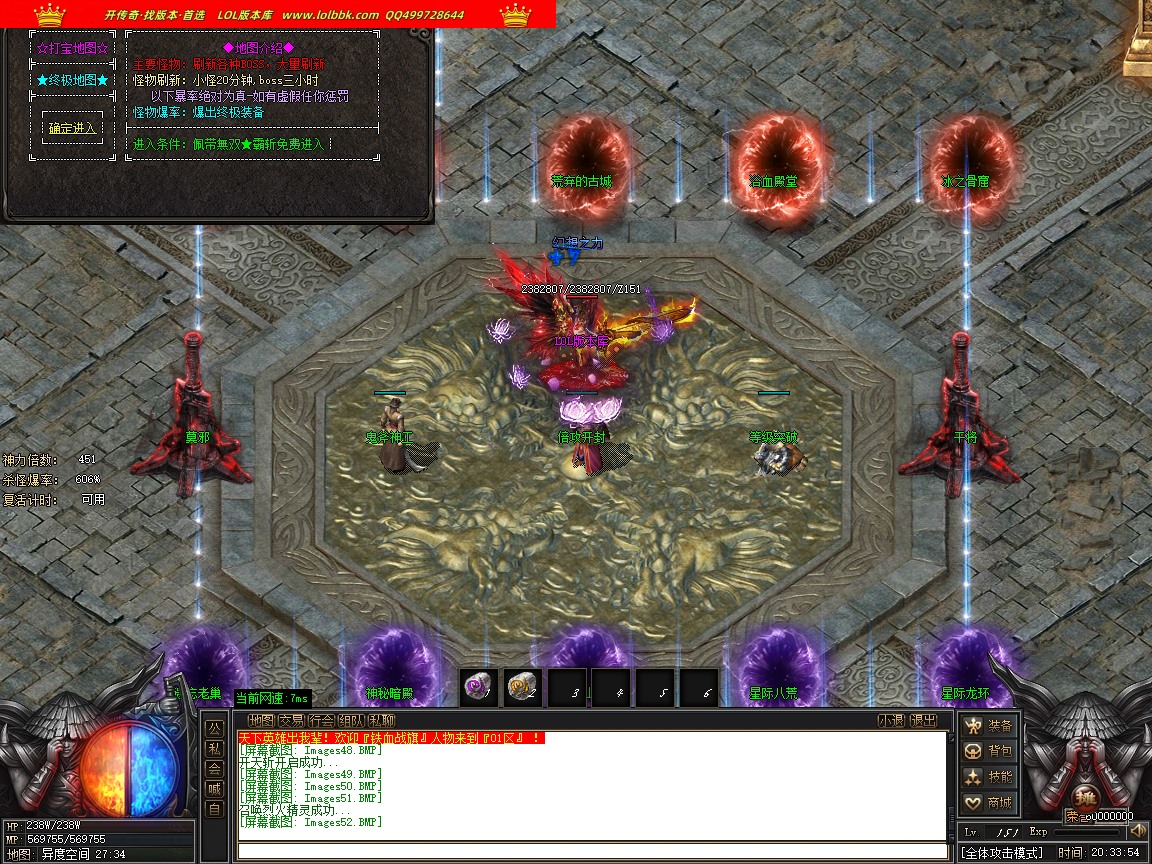Open the 行会 guild button
1152x864 pixels.
coord(321,720)
